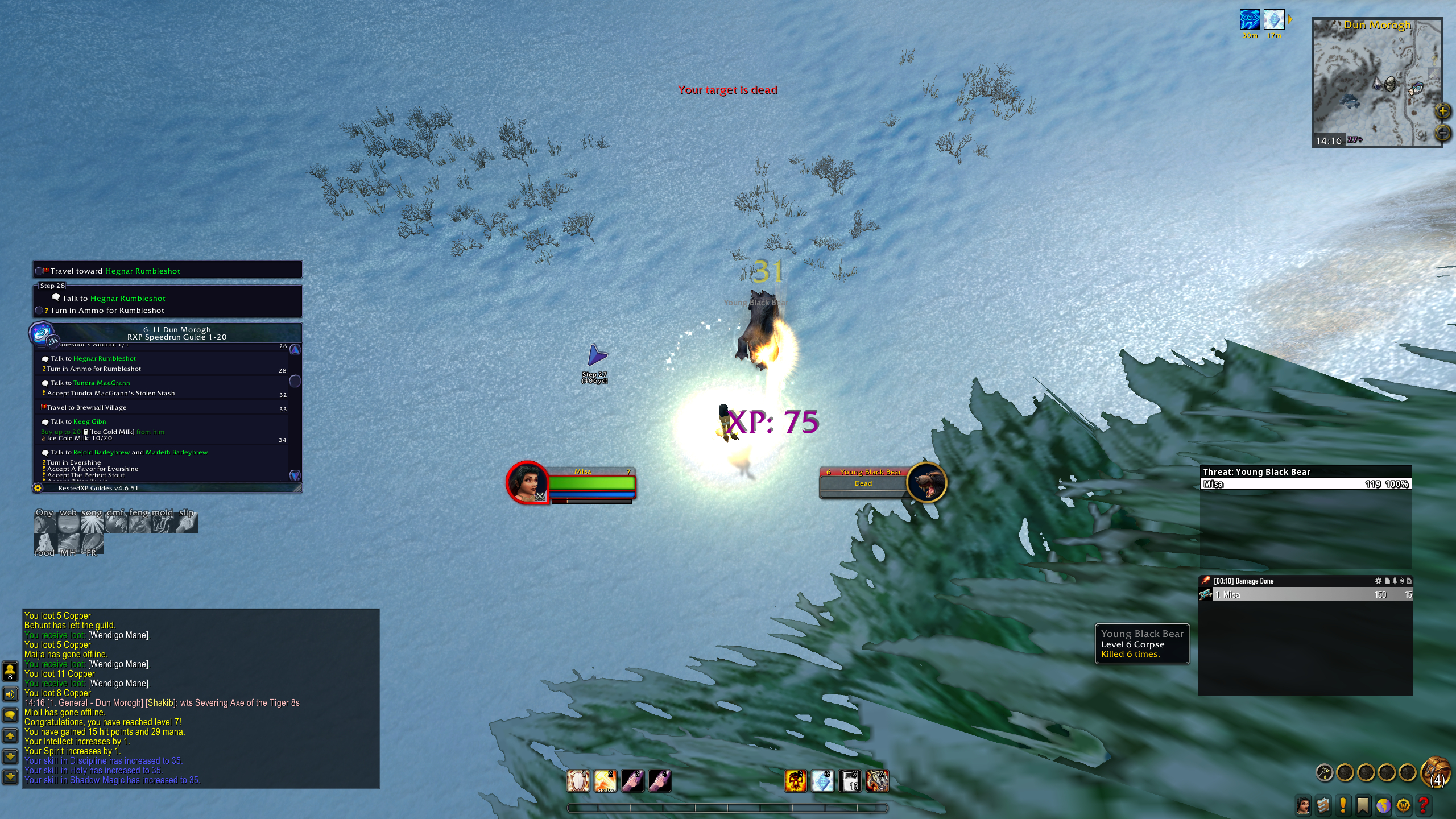The height and width of the screenshot is (819, 1456).
Task: Select the Young Black Bear target portrait
Action: 926,483
